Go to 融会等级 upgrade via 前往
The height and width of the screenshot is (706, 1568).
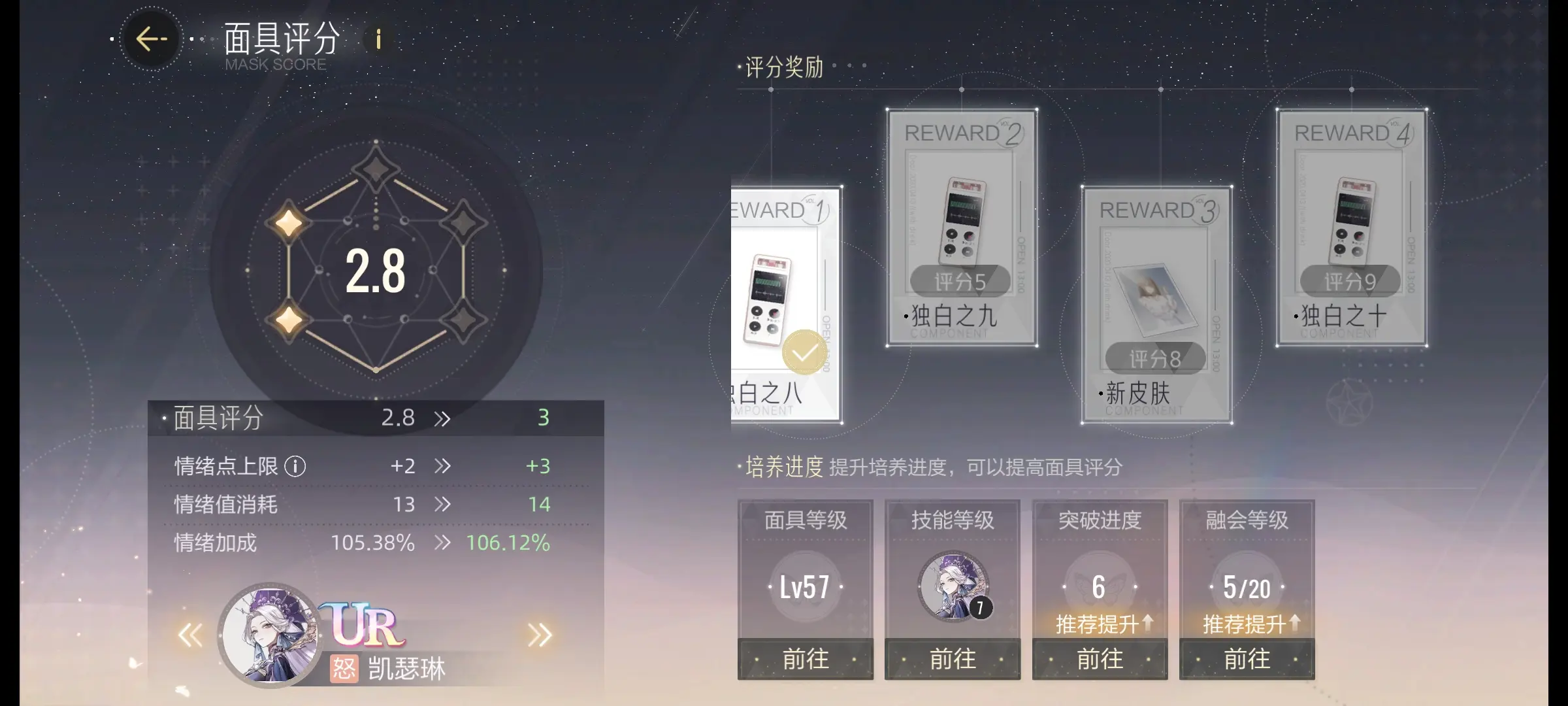pyautogui.click(x=1247, y=659)
